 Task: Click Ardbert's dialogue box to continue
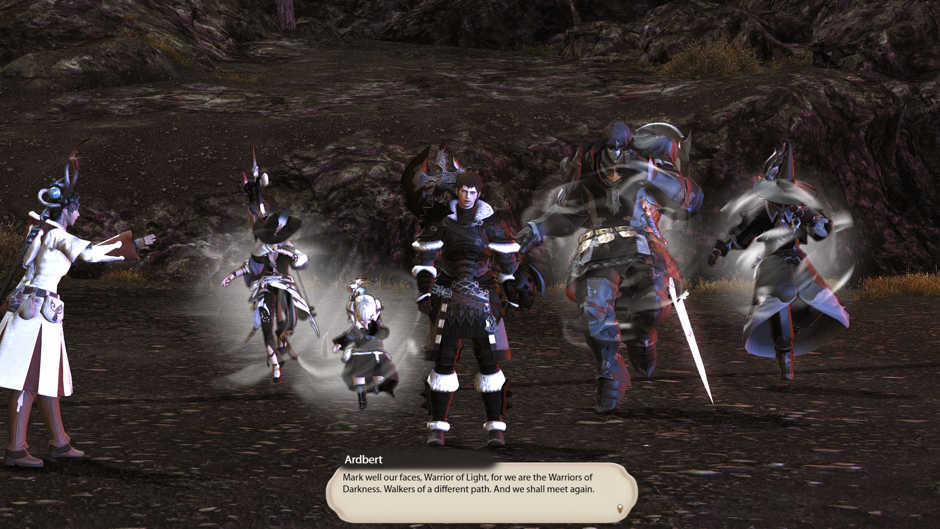tap(480, 489)
